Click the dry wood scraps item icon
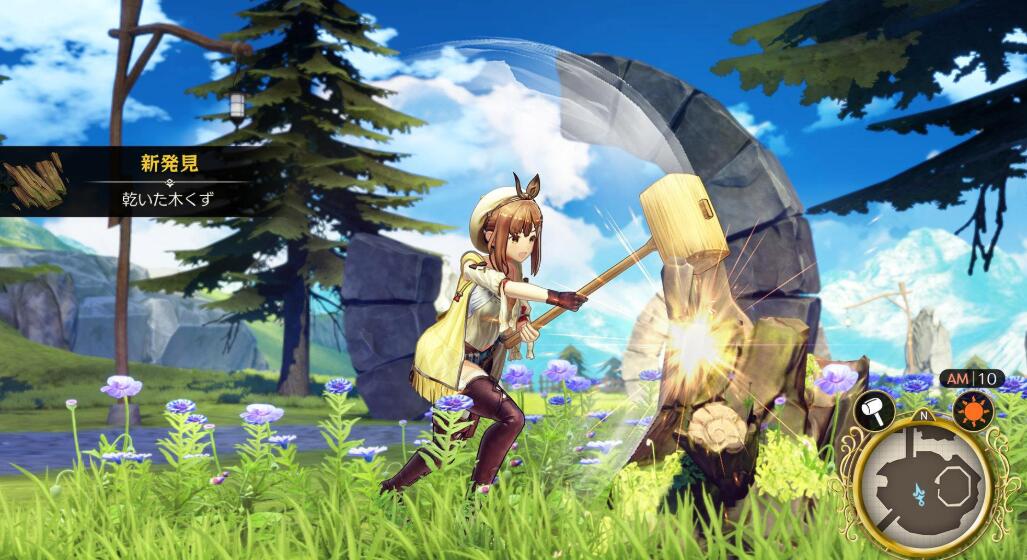 click(36, 181)
